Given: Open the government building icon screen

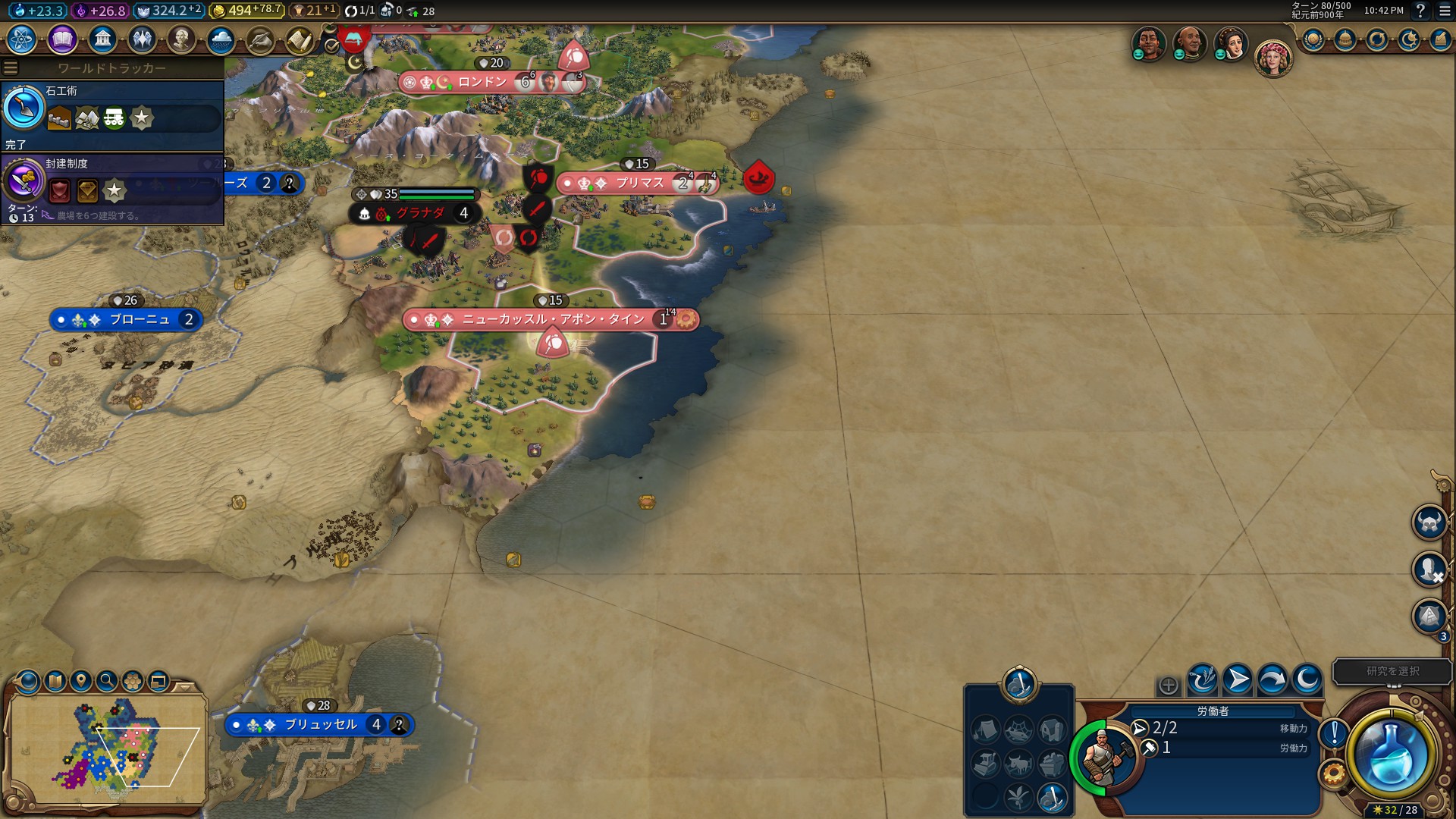Looking at the screenshot, I should (102, 39).
